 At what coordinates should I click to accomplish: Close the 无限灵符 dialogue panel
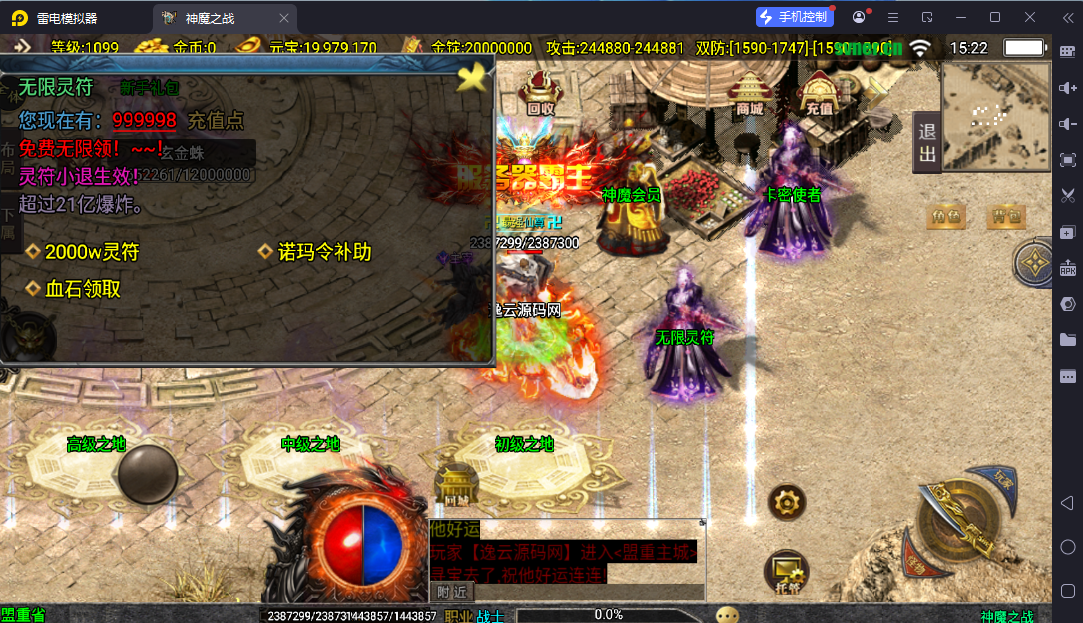click(x=472, y=77)
